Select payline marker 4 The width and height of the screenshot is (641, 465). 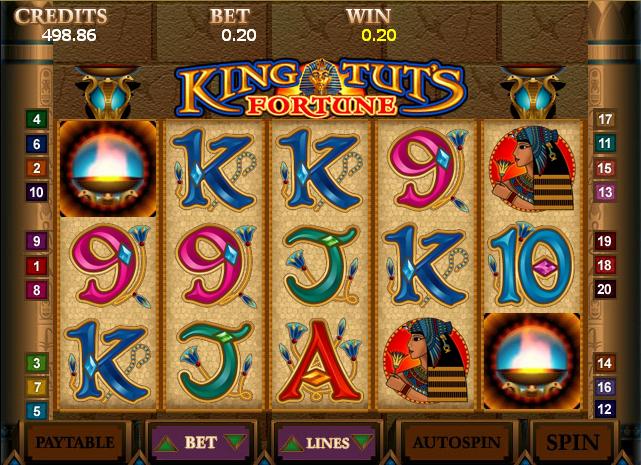click(37, 120)
